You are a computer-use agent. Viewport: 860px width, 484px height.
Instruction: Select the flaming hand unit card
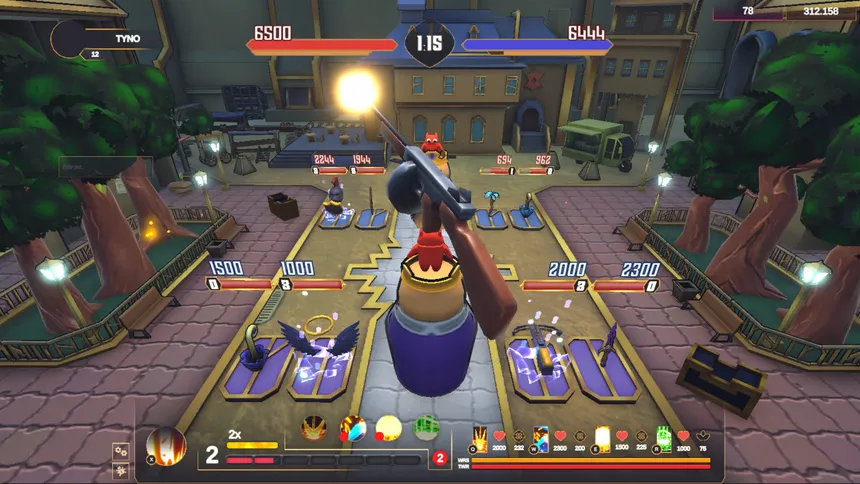(480, 438)
